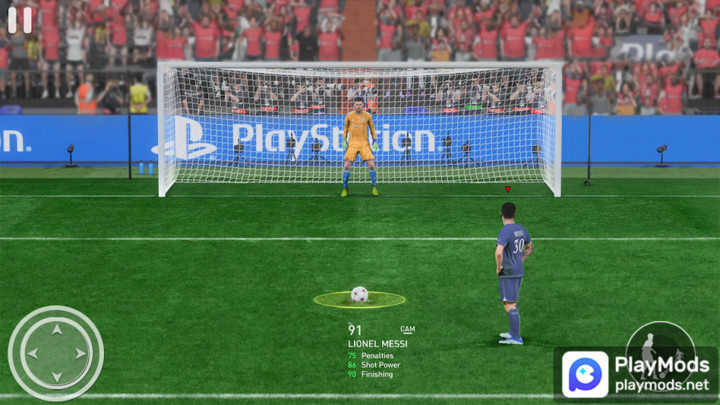Pause the match with the pause button
Screen dimensions: 720x405
click(20, 20)
